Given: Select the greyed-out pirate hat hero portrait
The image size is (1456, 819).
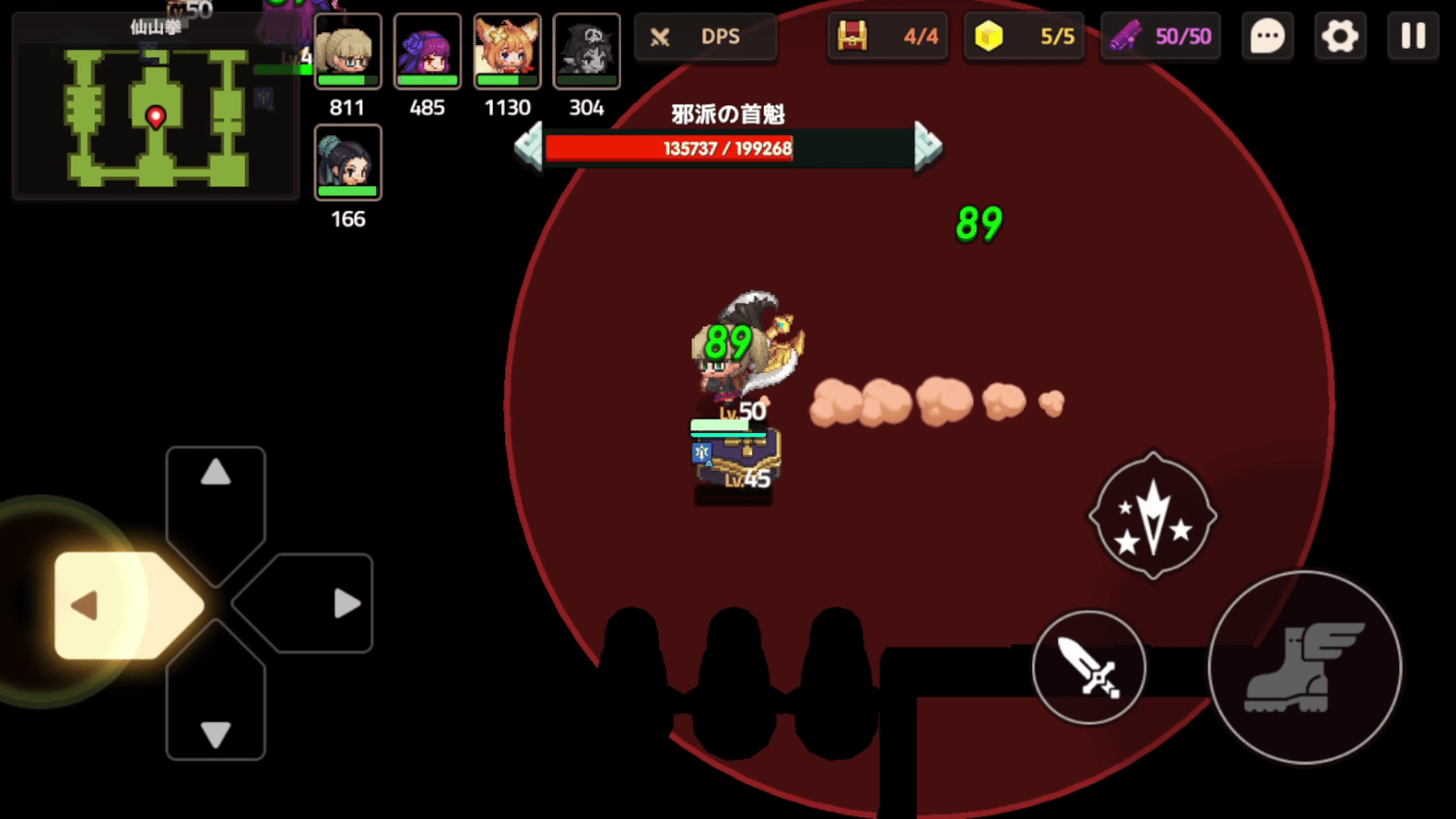Looking at the screenshot, I should [587, 52].
